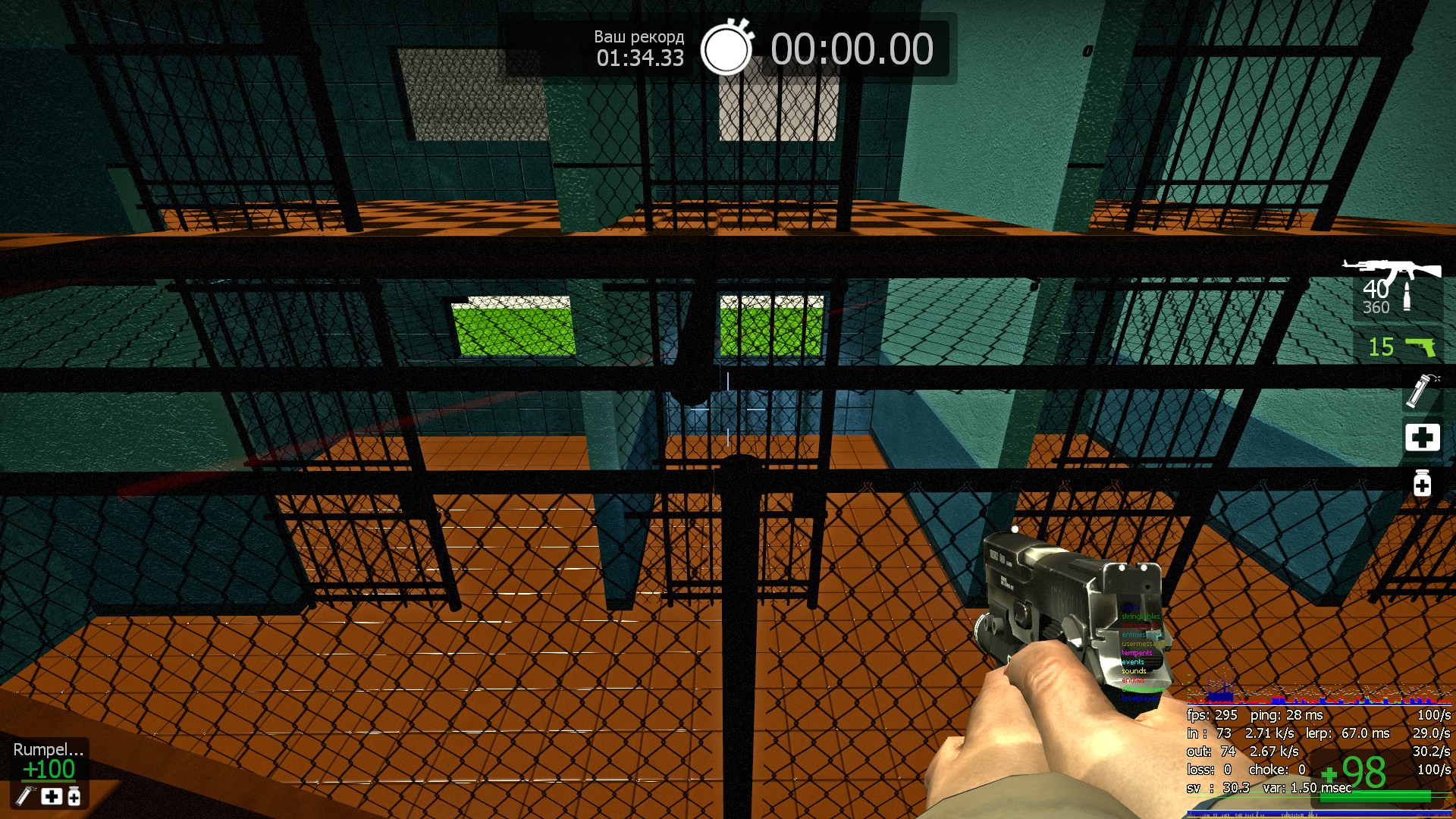Click the medkit icon in Rumpel's panel
The height and width of the screenshot is (819, 1456).
click(x=52, y=796)
